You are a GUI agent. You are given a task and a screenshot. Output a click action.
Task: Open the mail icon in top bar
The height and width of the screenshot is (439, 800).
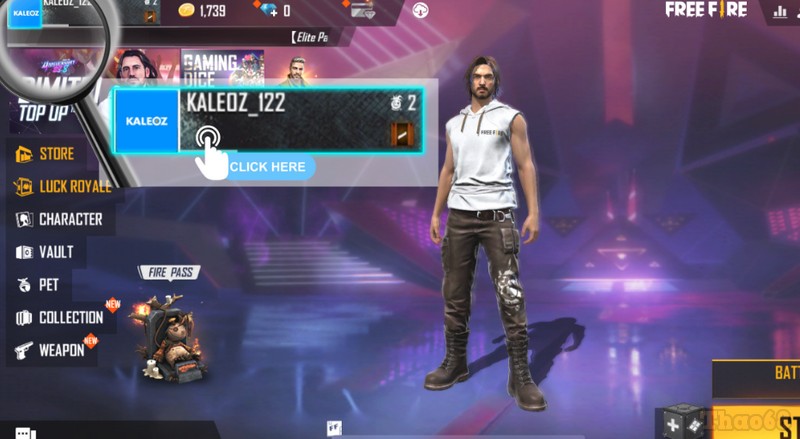[x=361, y=11]
